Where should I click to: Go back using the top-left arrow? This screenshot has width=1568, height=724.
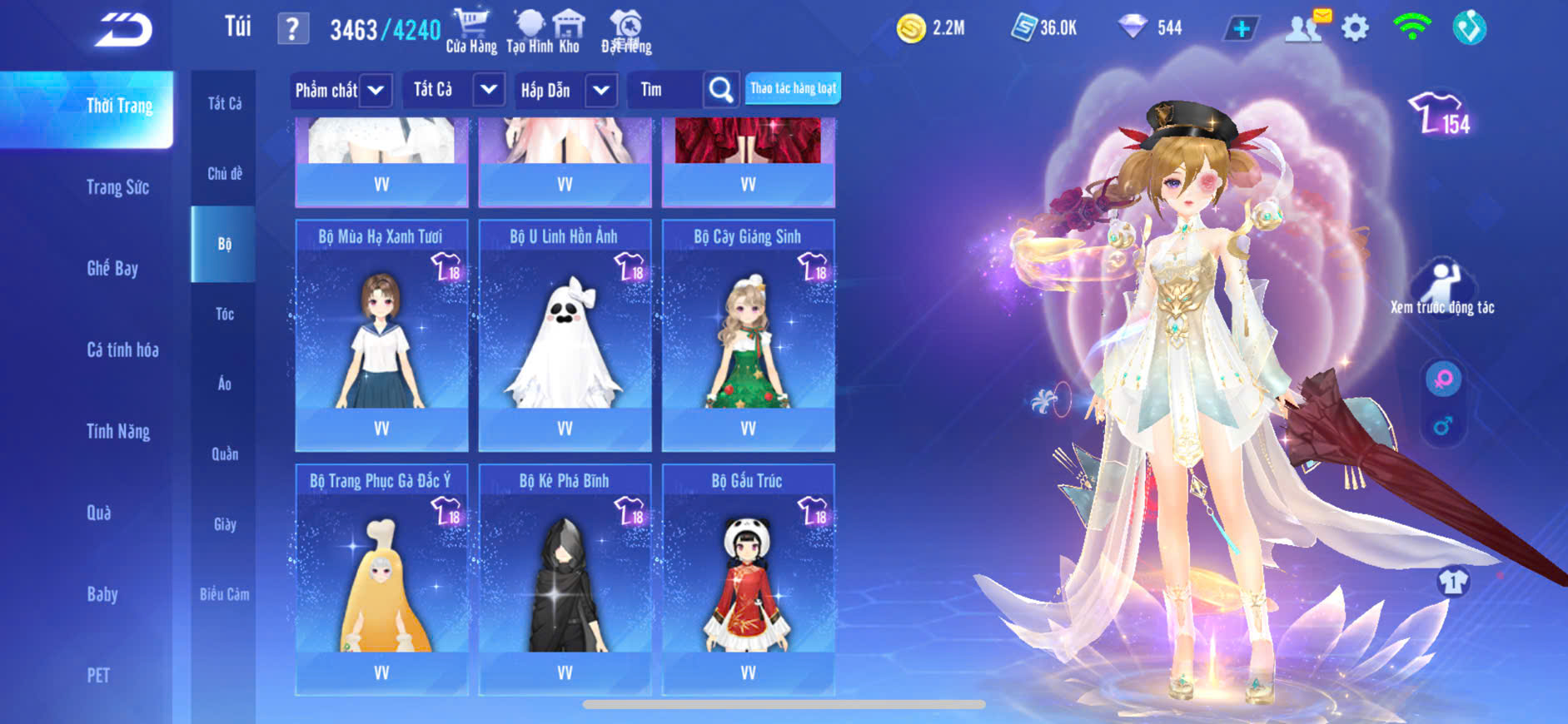[123, 30]
